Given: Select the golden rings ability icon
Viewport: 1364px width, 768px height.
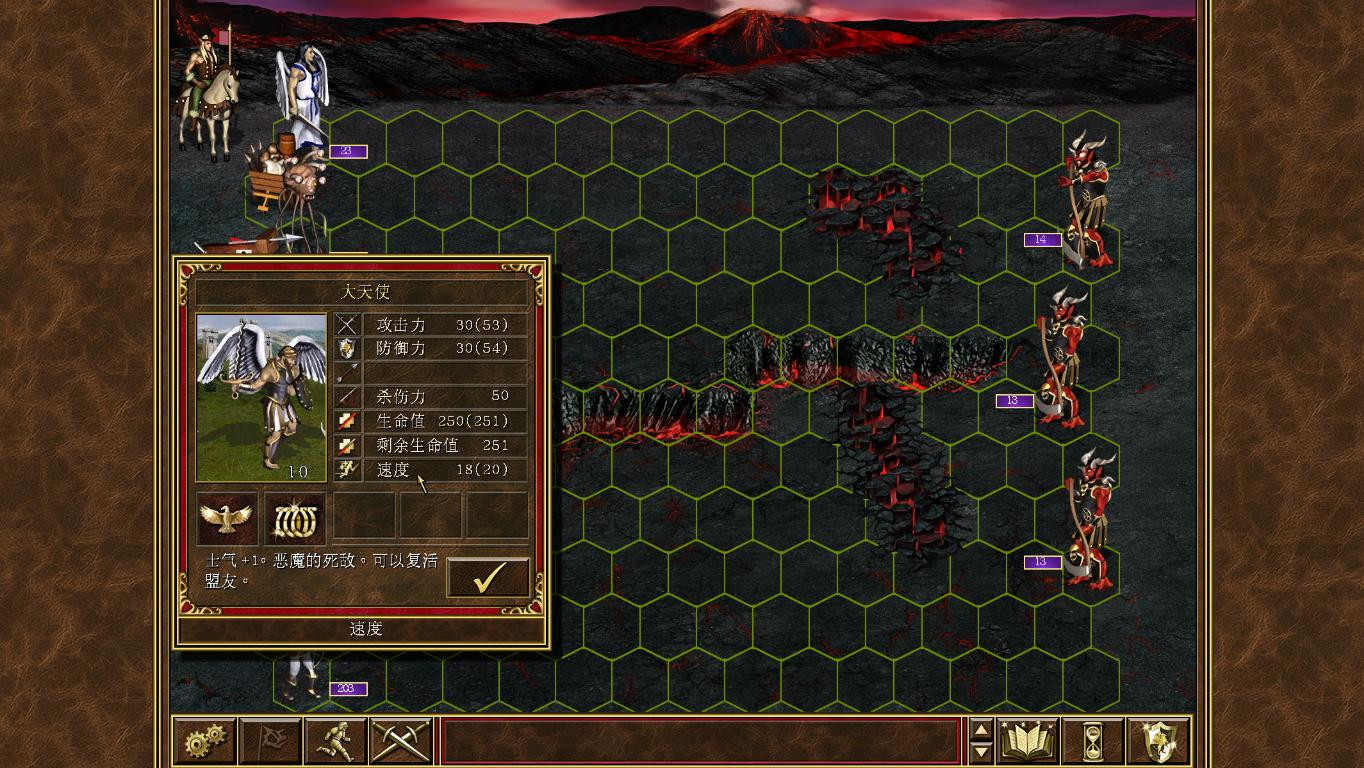Looking at the screenshot, I should (295, 518).
